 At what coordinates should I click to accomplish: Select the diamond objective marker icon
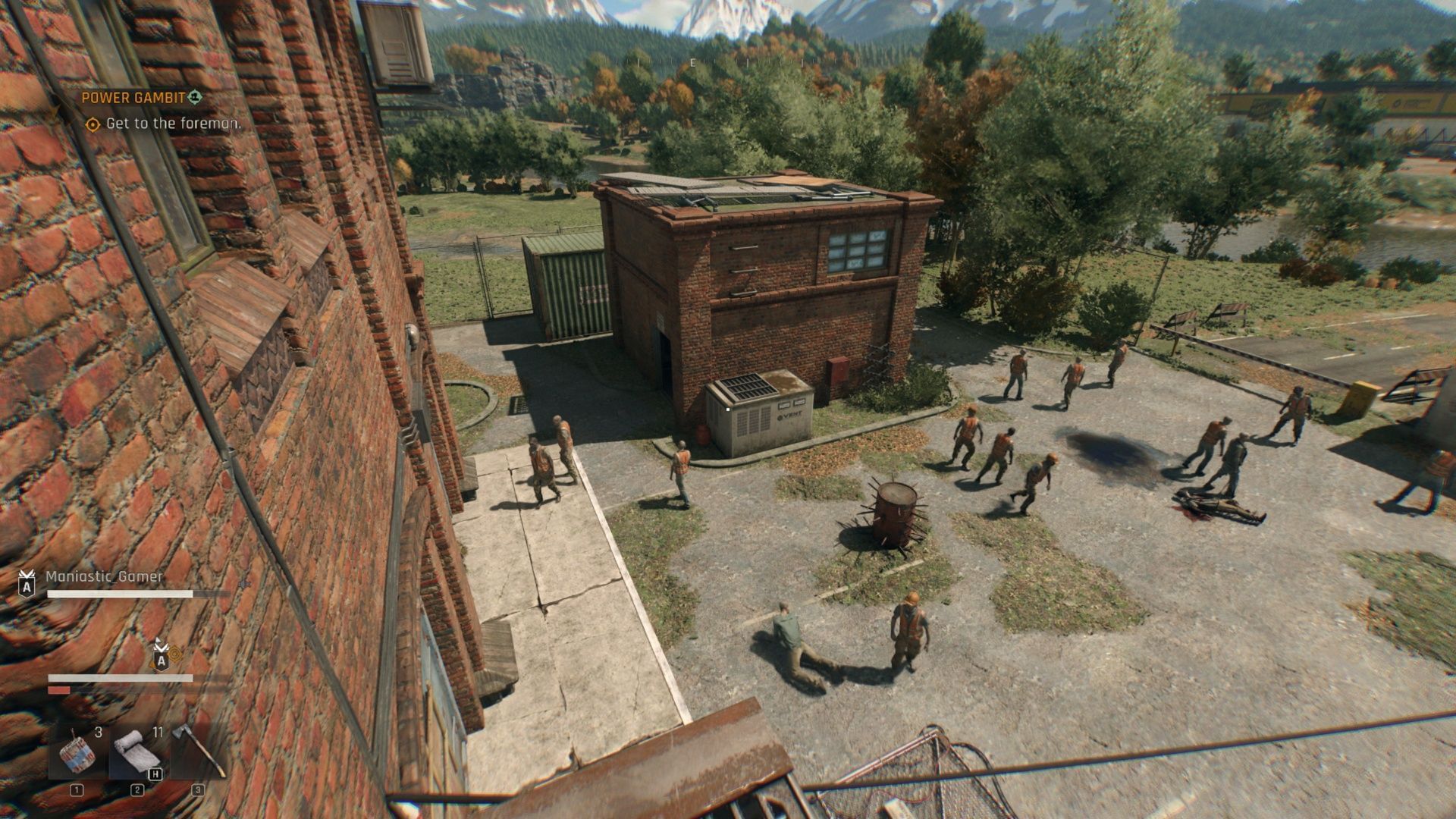coord(94,124)
